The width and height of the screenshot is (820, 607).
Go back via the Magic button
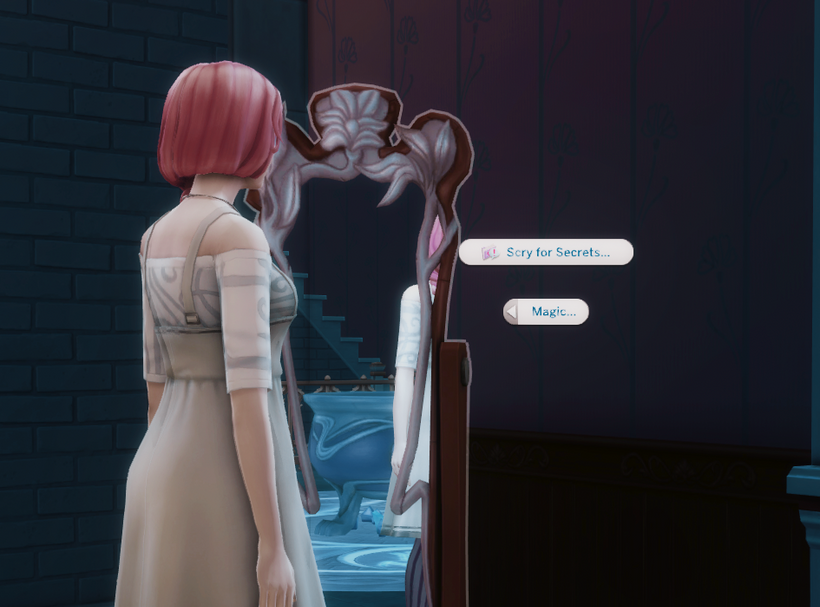(546, 312)
